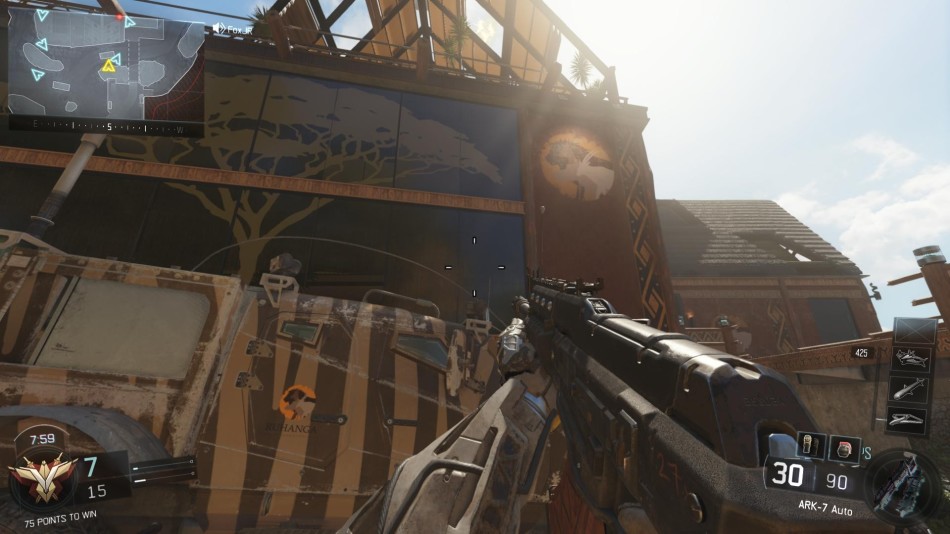Select the lethal grenade equipment icon
The image size is (950, 534).
[x=809, y=445]
